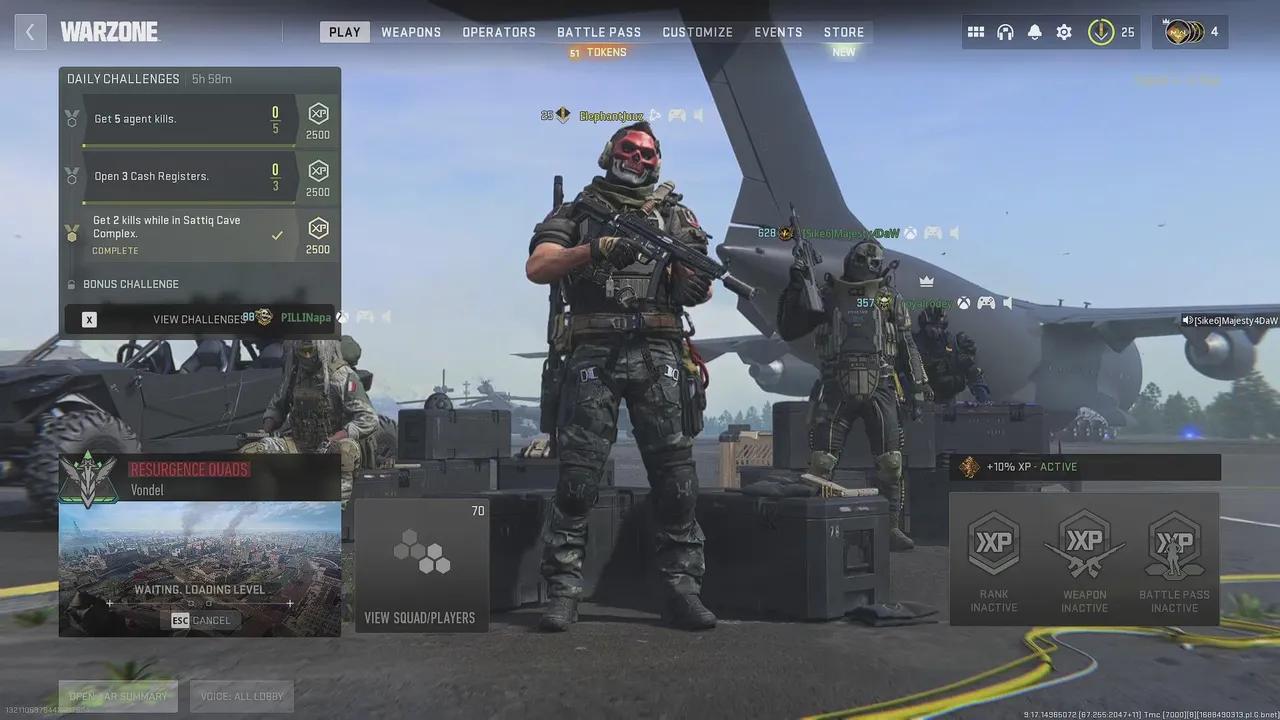Click the XP token download icon showing 25
1280x720 pixels.
[x=1100, y=31]
